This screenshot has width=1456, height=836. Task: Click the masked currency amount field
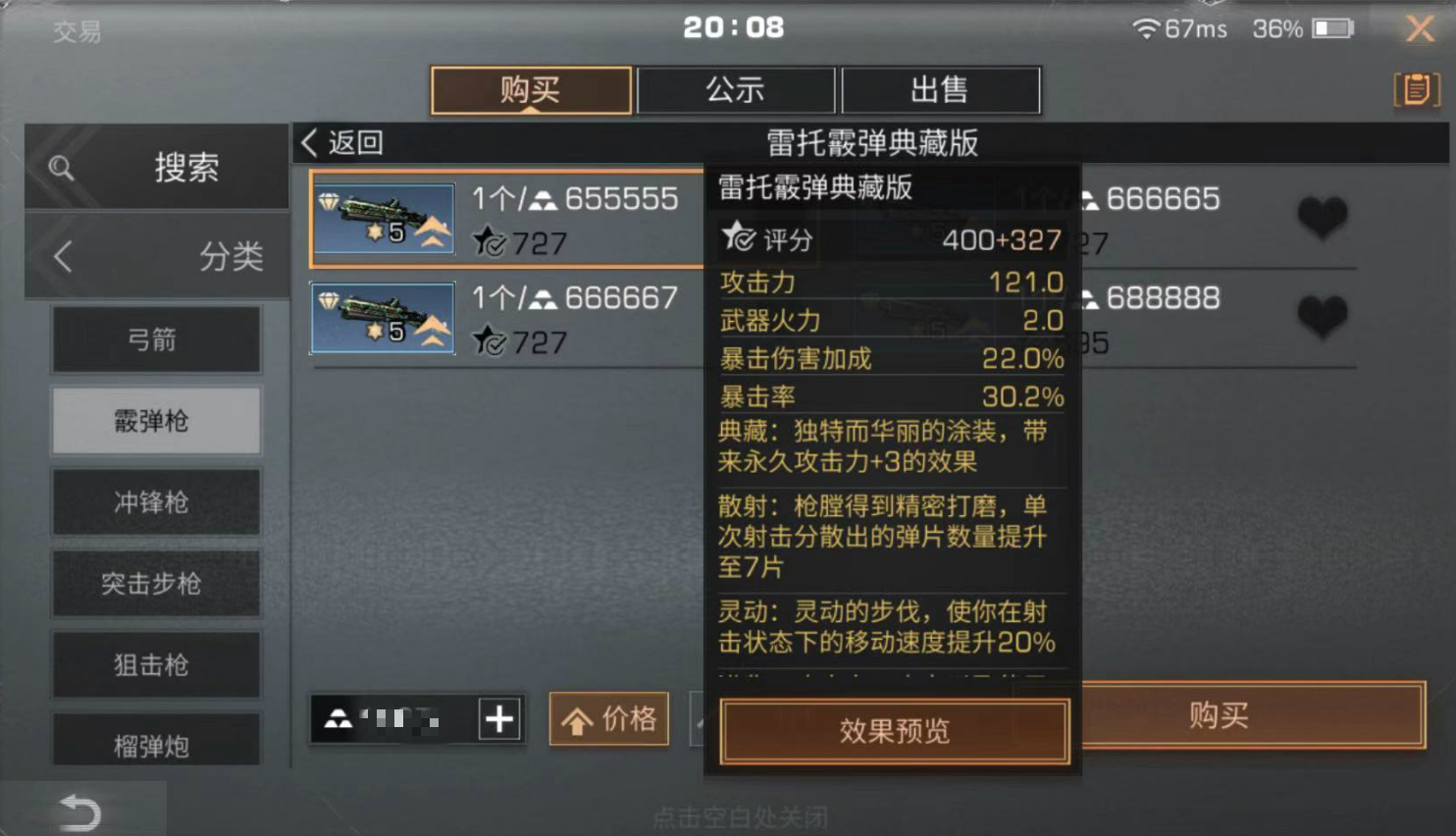(x=412, y=718)
